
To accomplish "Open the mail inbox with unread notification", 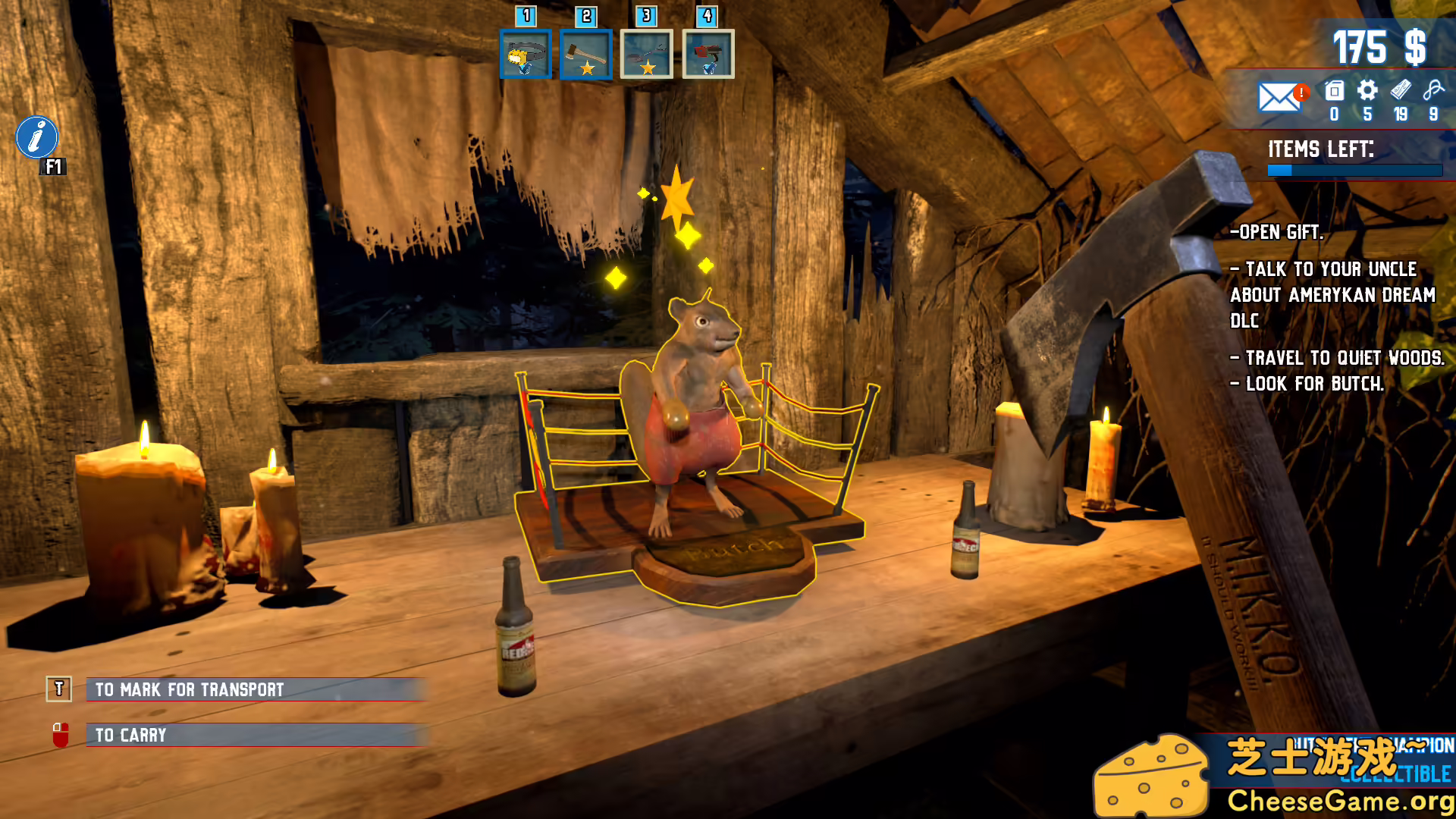I will 1279,98.
